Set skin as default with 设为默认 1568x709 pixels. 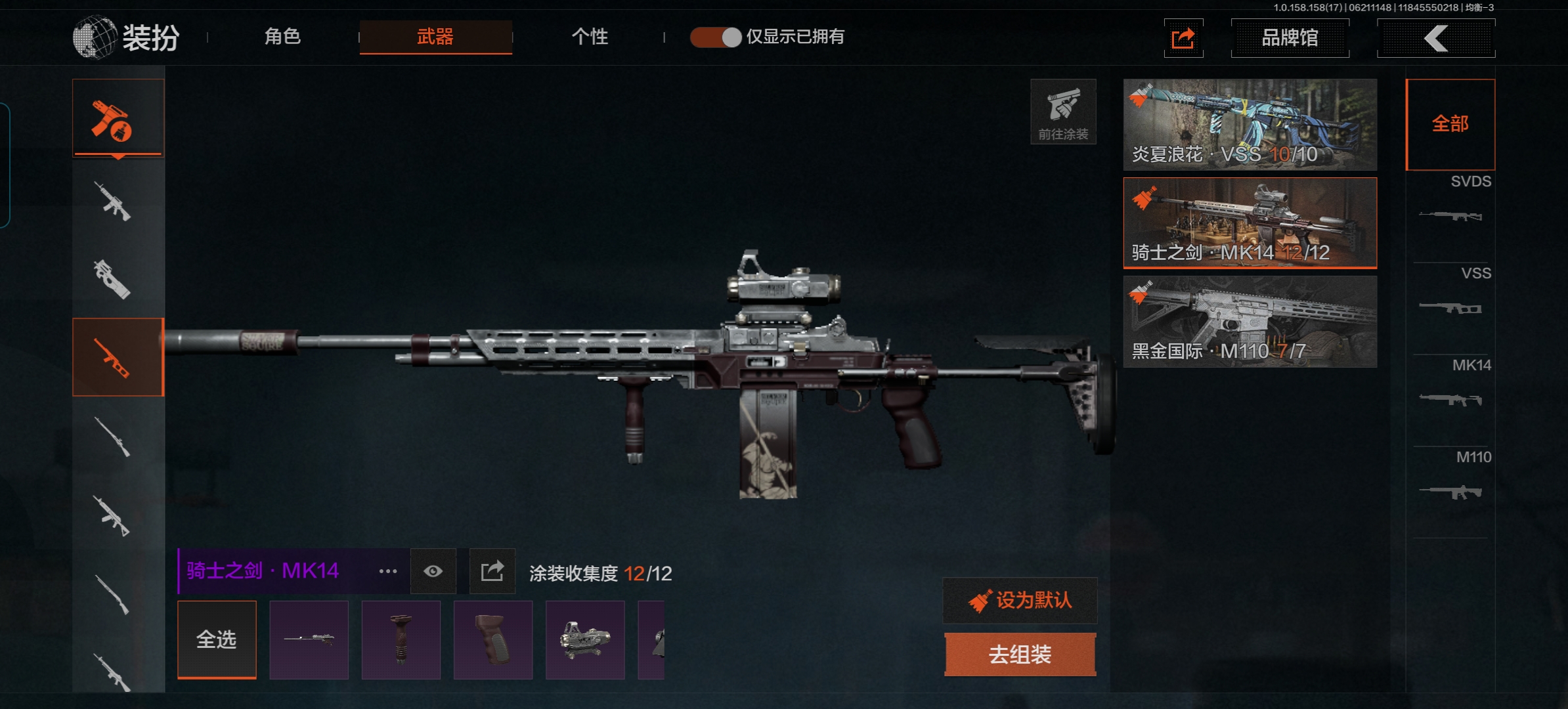coord(1020,600)
